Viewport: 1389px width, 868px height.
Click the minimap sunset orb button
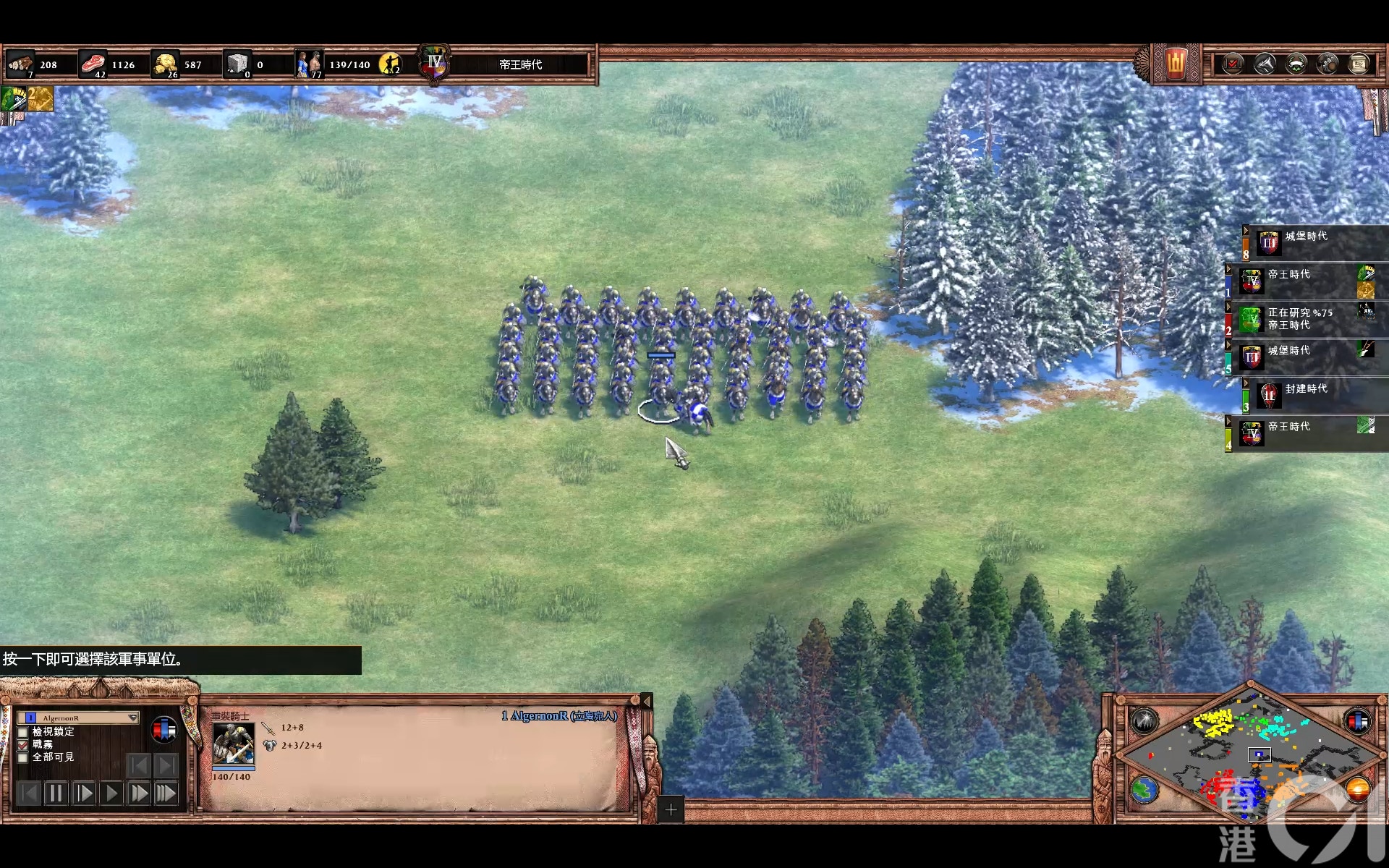(x=1357, y=788)
